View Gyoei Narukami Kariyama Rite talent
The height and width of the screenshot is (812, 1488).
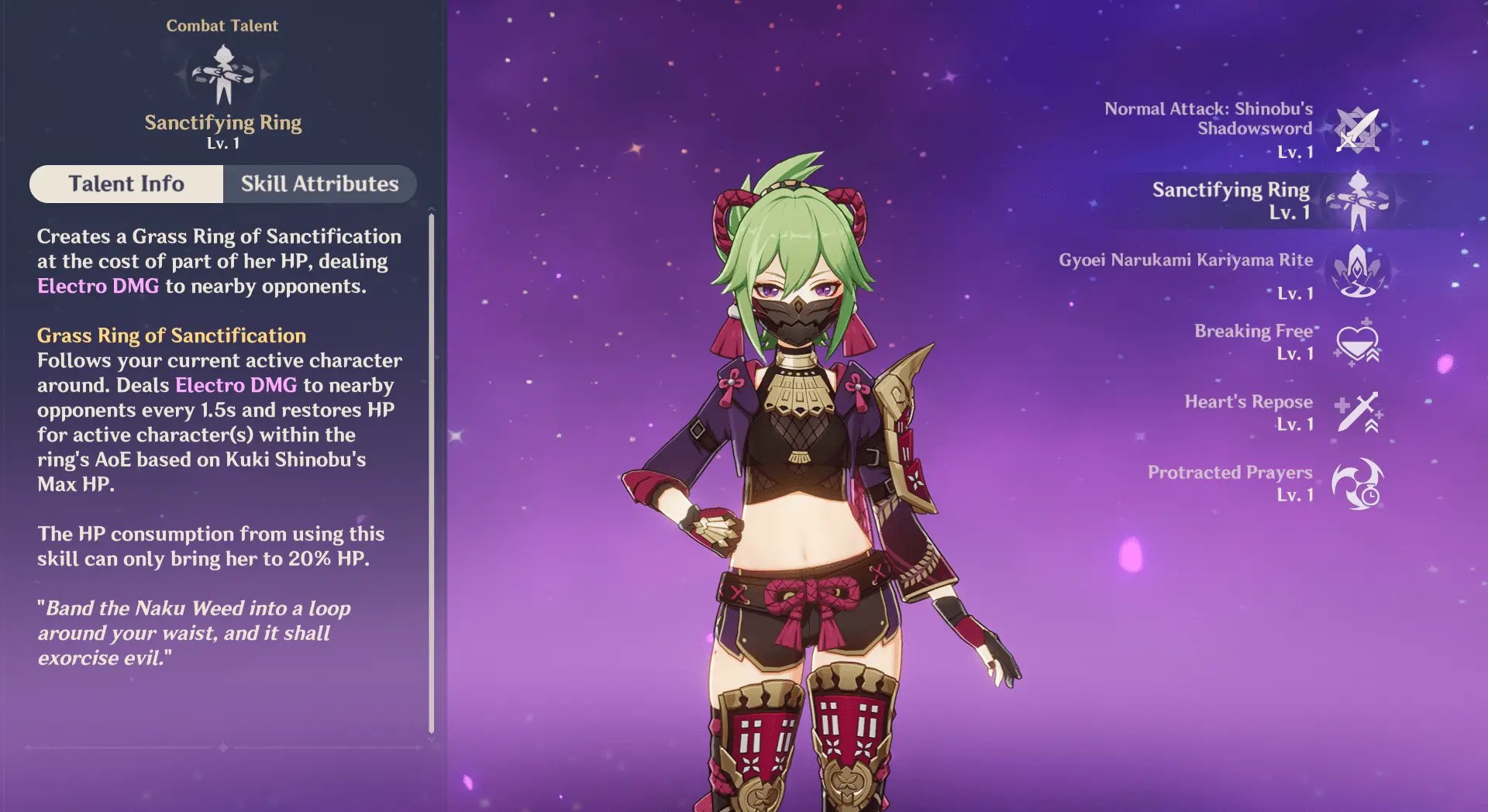pos(1358,271)
